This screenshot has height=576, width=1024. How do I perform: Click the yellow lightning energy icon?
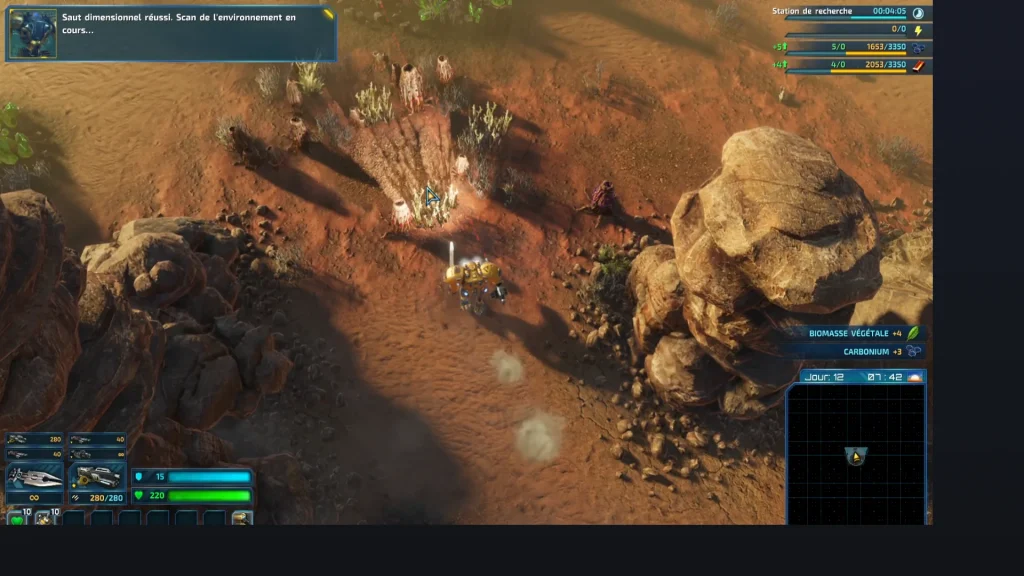(x=918, y=30)
